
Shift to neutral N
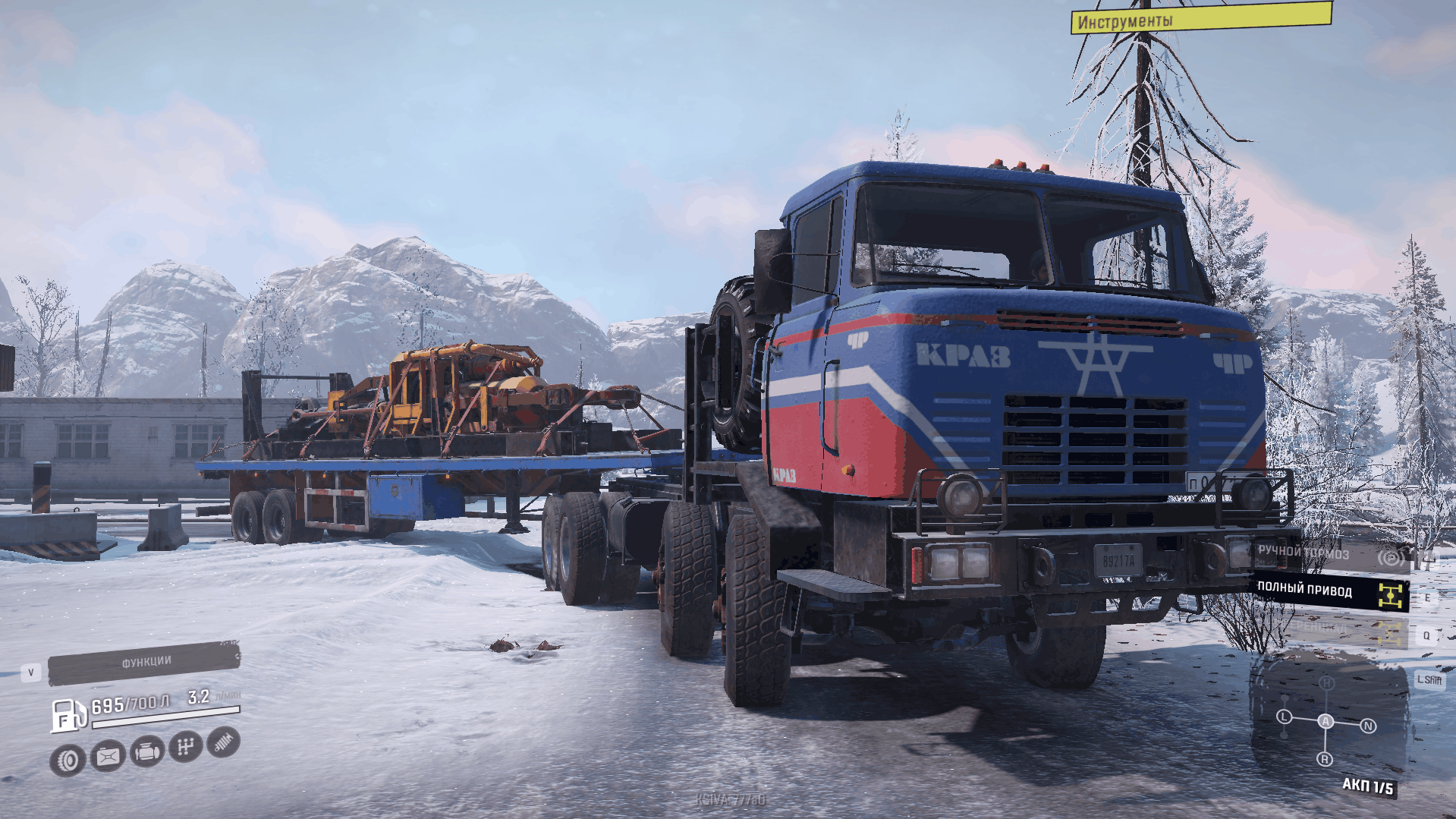pyautogui.click(x=1368, y=726)
